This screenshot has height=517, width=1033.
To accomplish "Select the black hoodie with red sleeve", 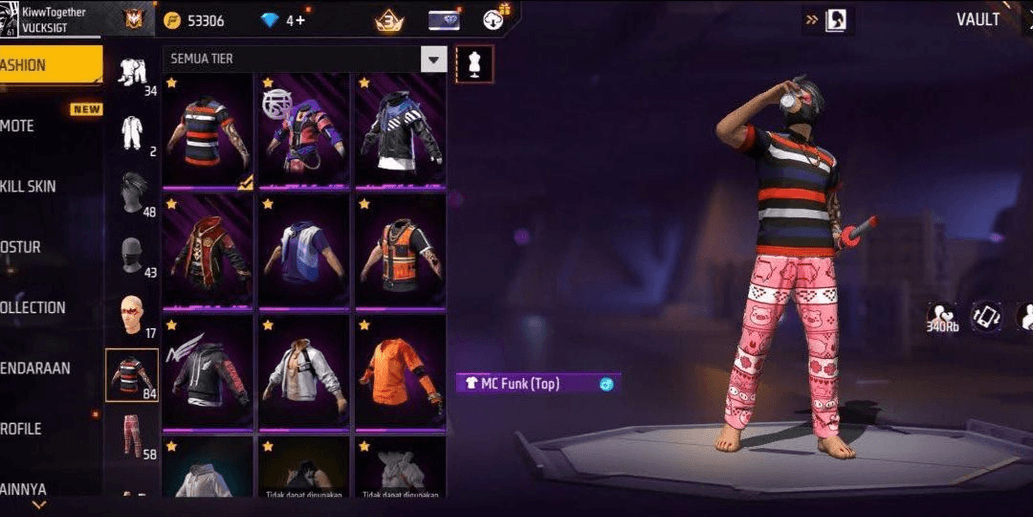I will coord(208,371).
